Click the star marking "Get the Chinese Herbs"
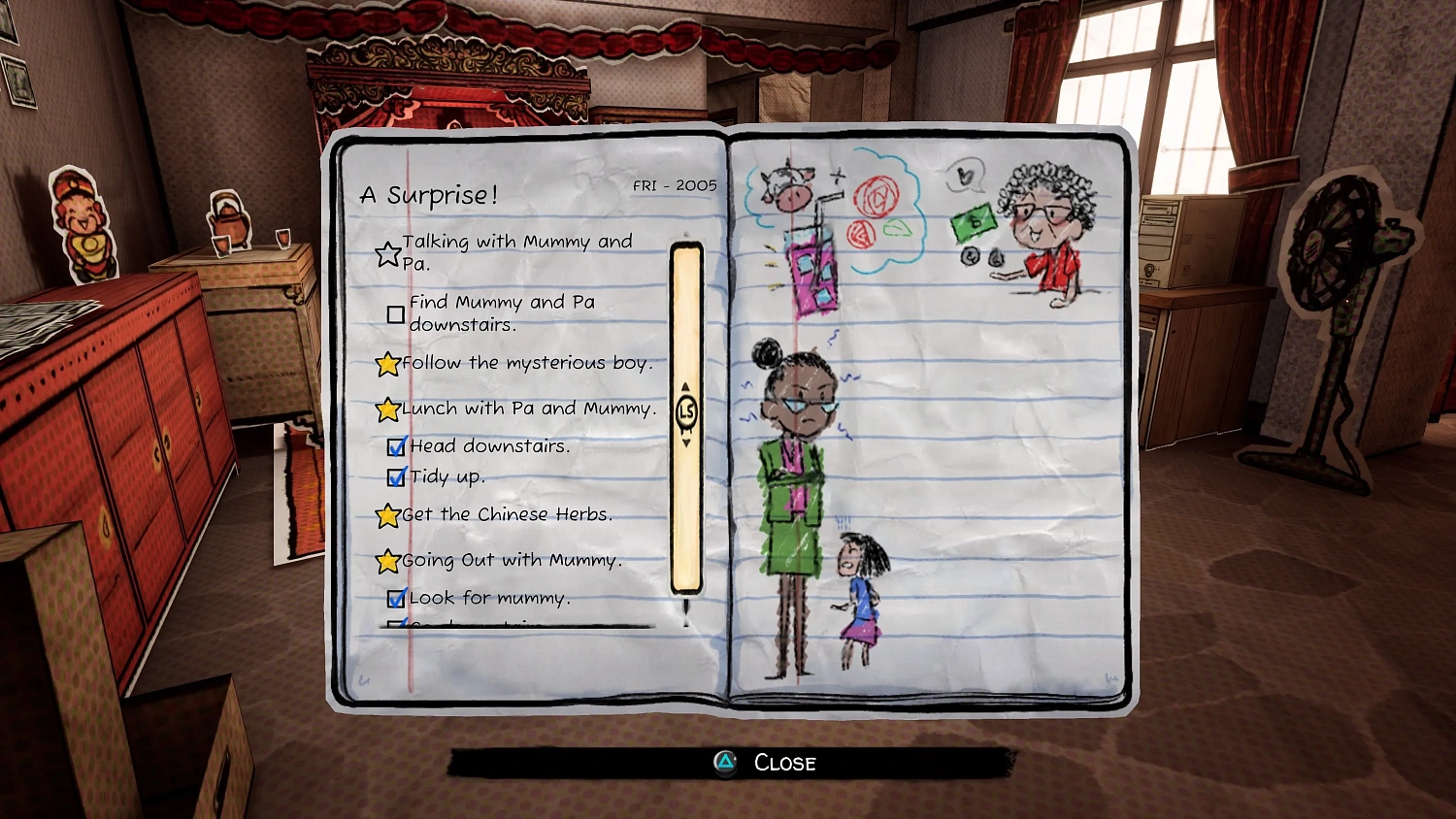 [387, 515]
